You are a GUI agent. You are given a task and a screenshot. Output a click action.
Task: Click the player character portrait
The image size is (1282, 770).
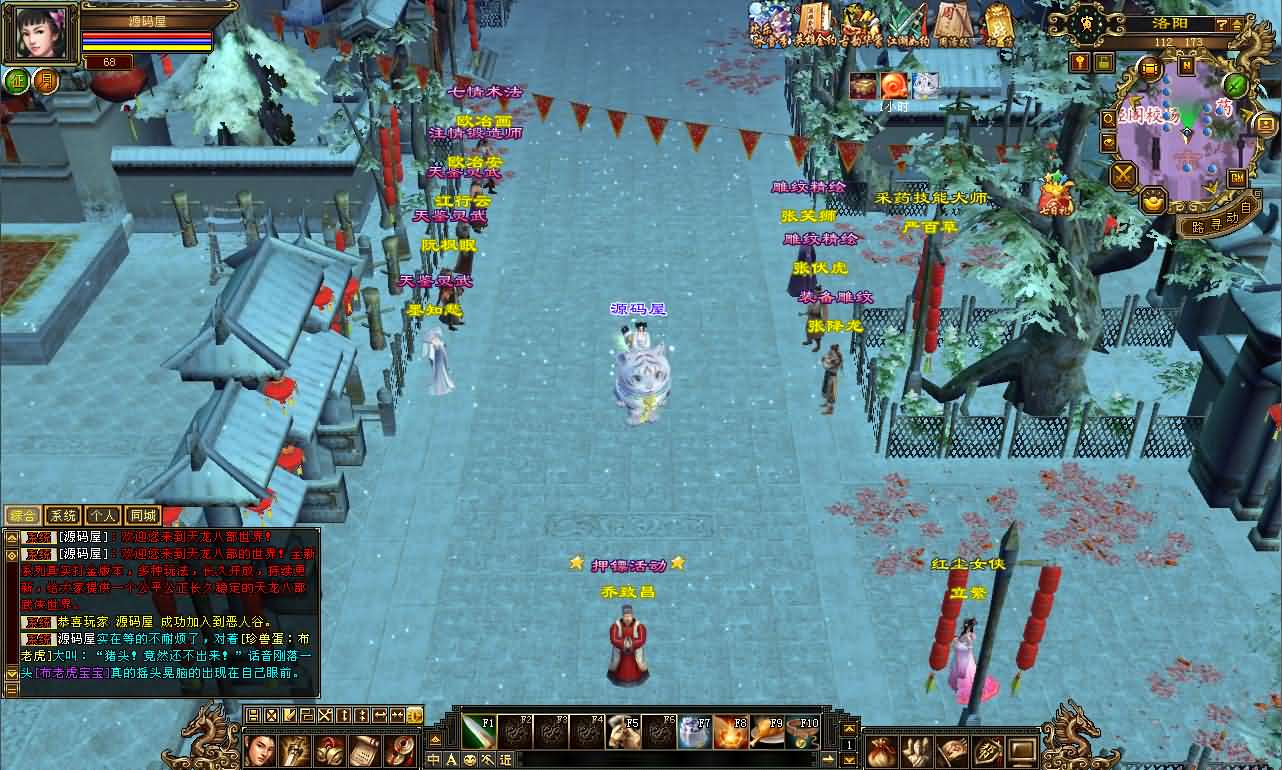[x=40, y=33]
